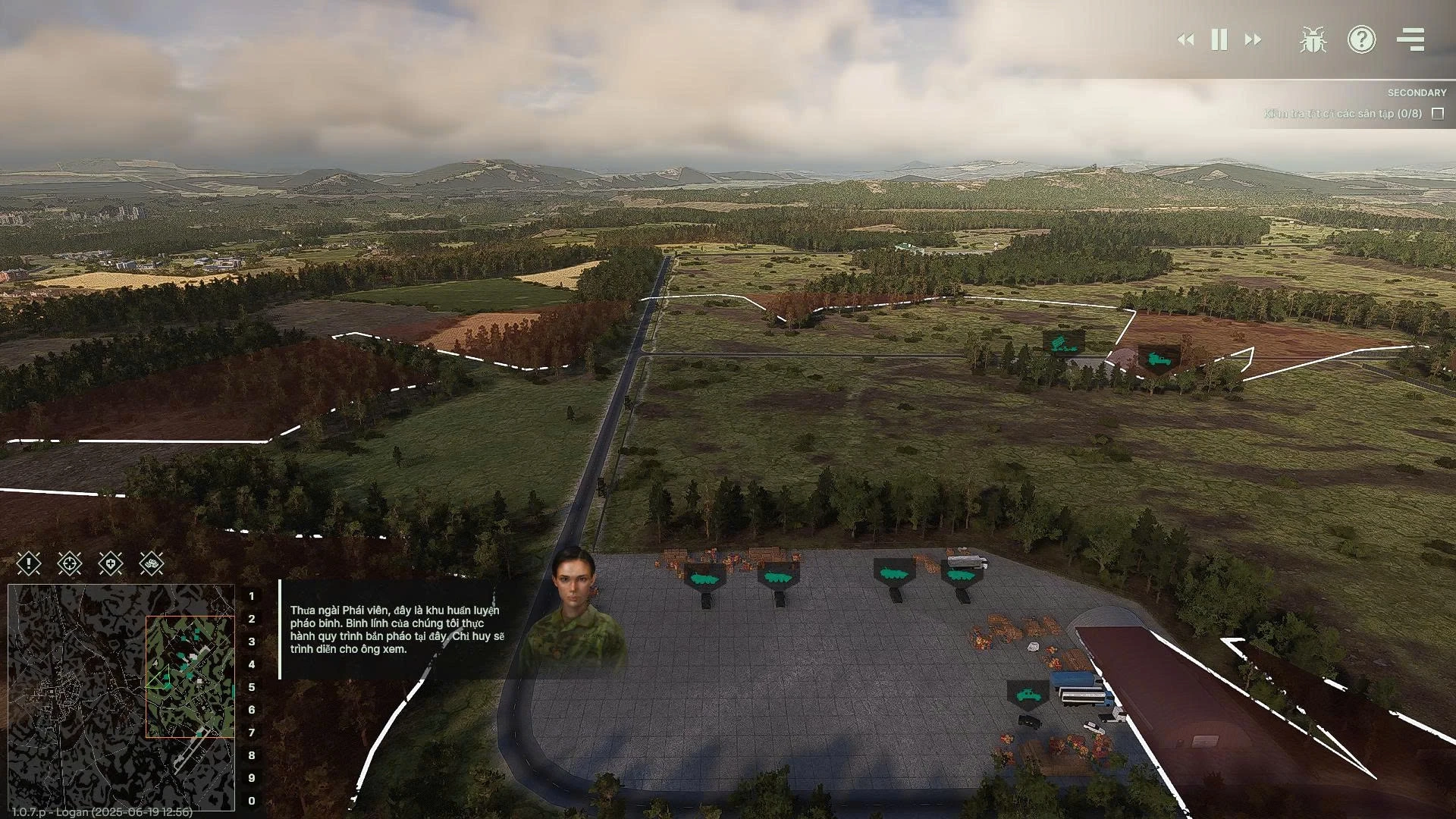This screenshot has width=1456, height=819.
Task: Select the crosshair tracking diamond icon above the minimap
Action: coord(69,563)
